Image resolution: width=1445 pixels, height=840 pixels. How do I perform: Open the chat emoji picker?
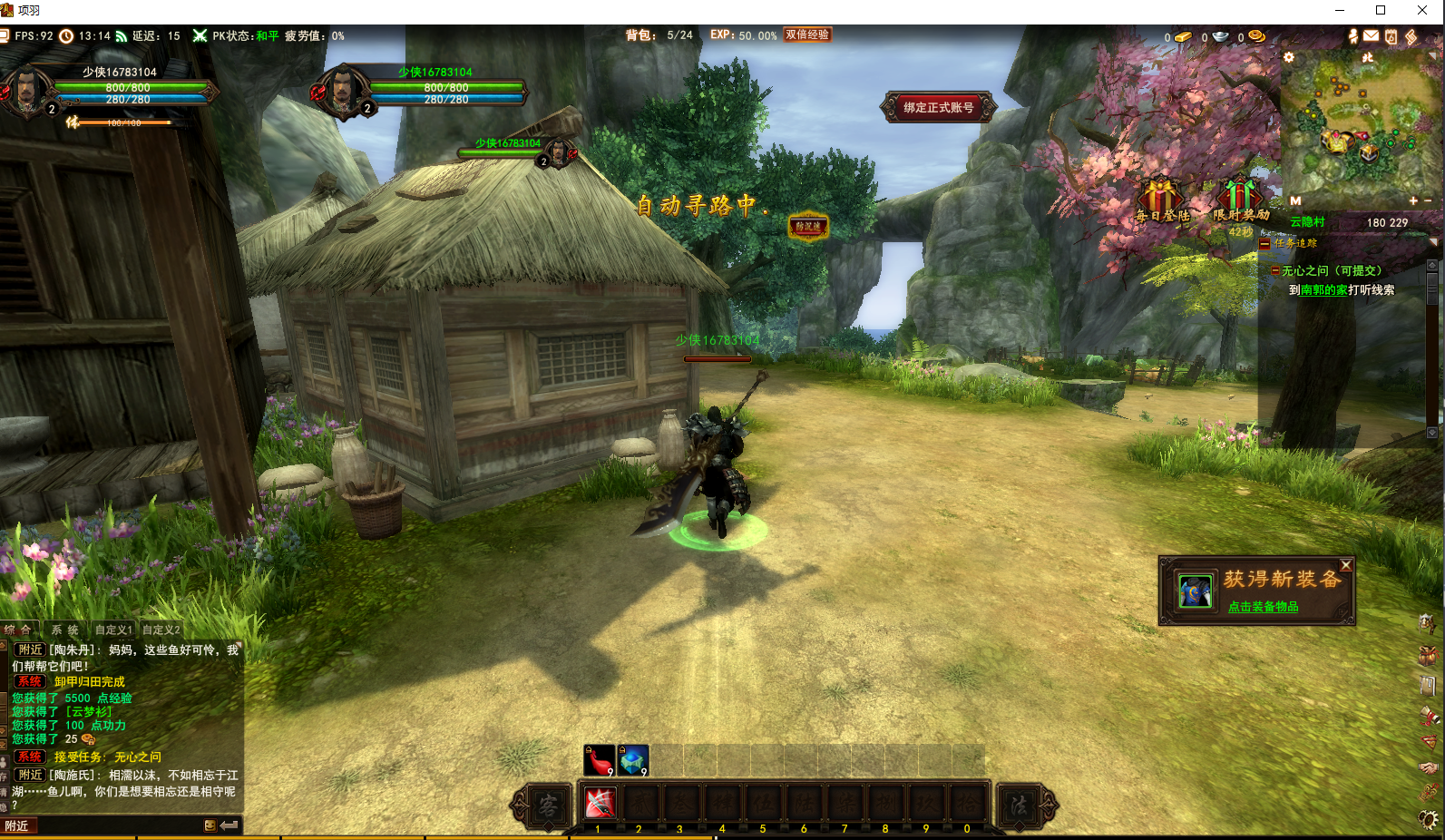coord(210,825)
